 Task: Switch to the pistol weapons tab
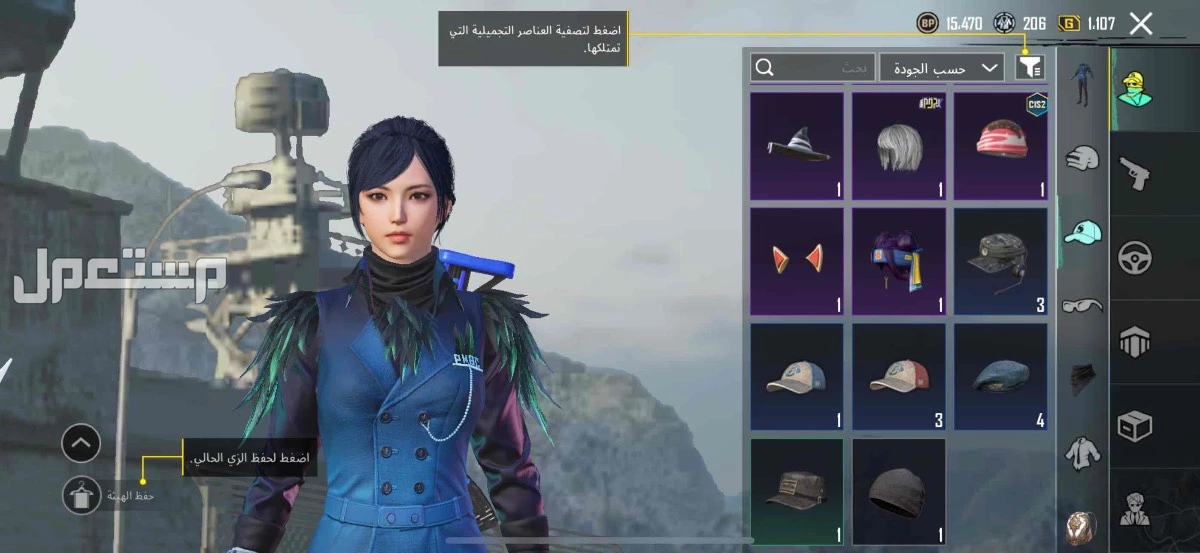click(1134, 173)
